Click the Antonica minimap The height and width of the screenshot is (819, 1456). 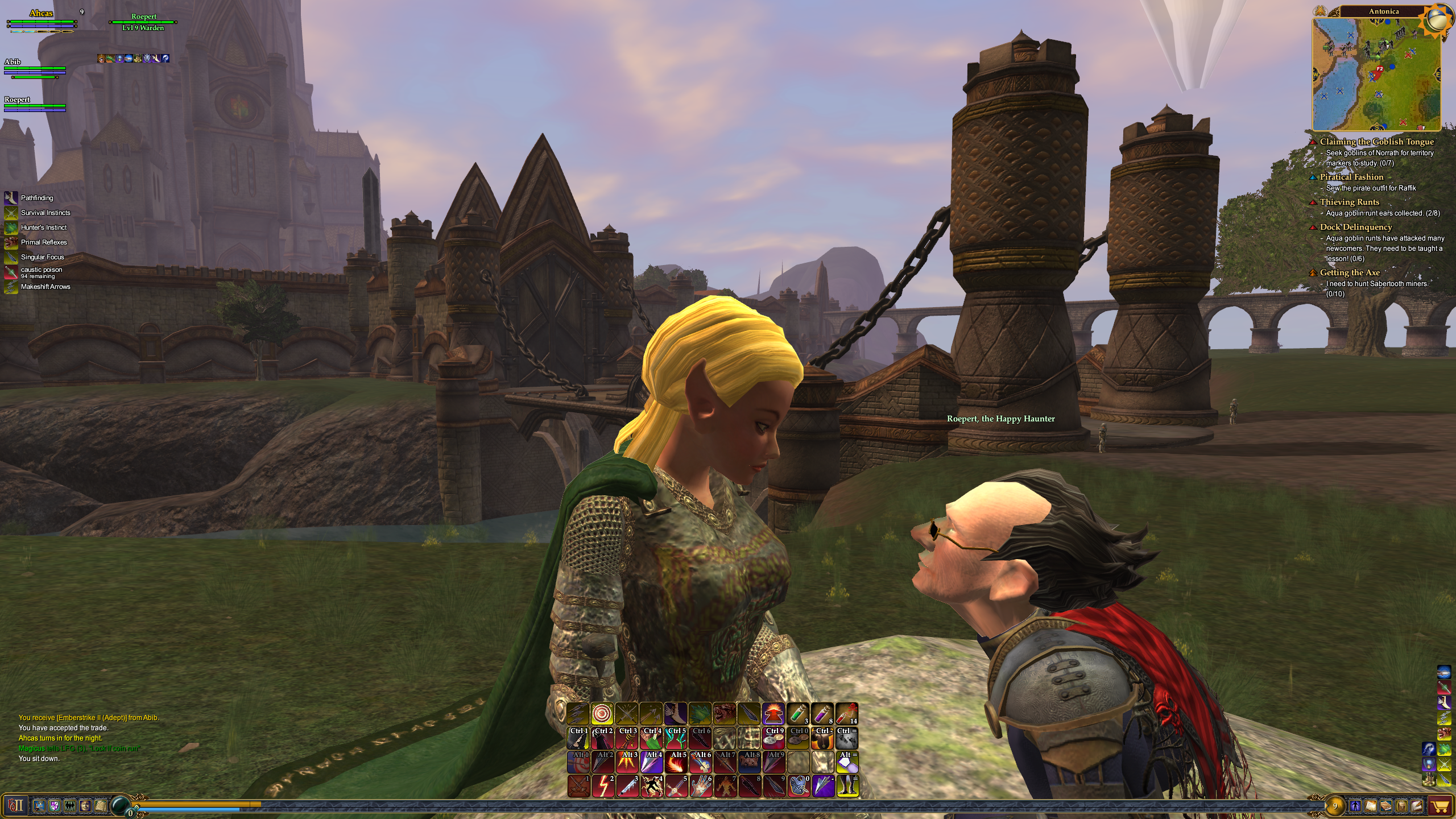click(1376, 74)
